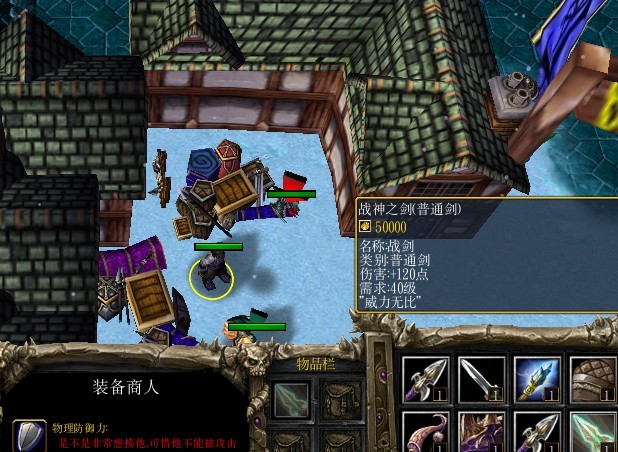This screenshot has width=618, height=452.
Task: Select the green sword in the merchant's item grid
Action: coord(593,432)
